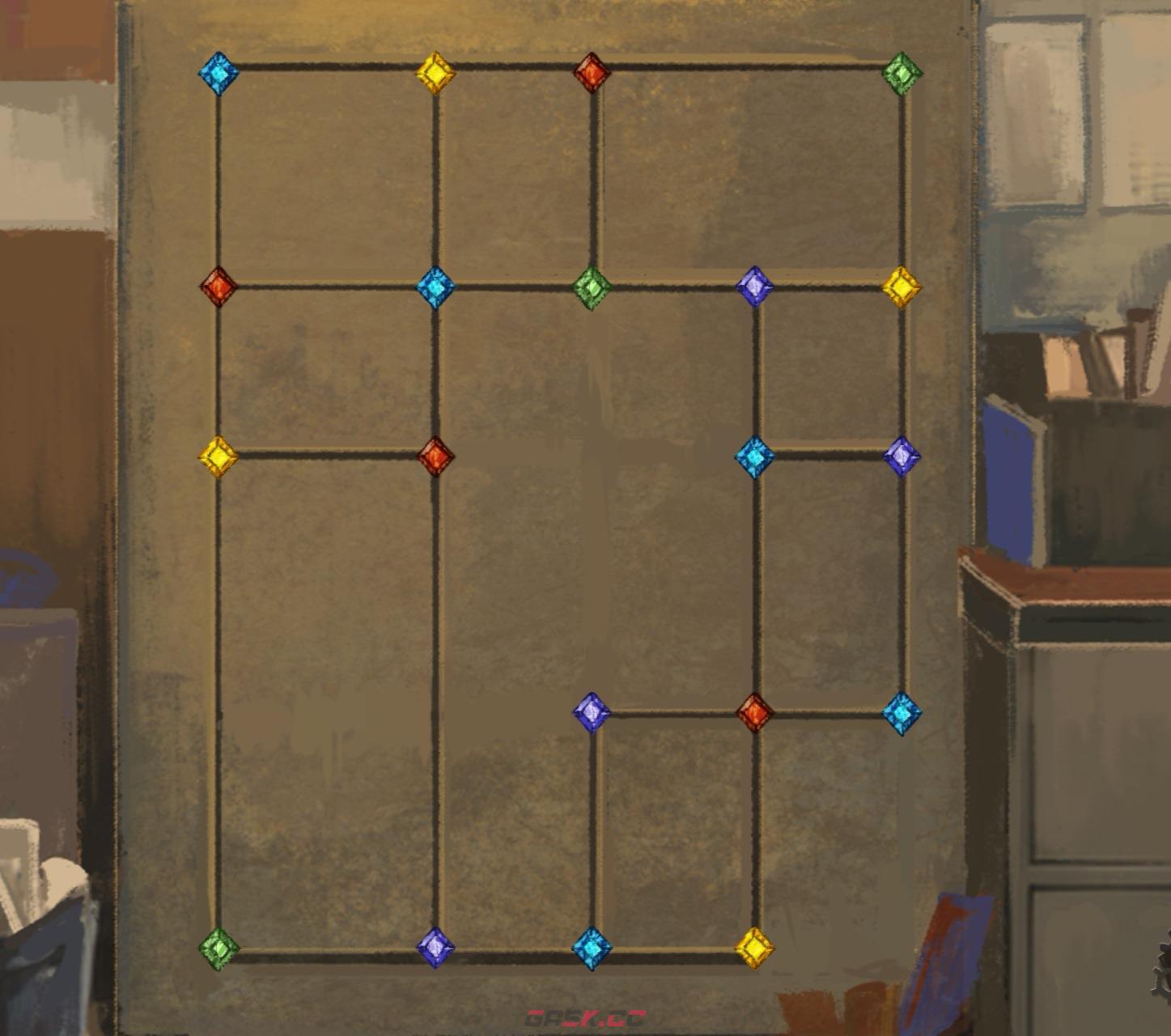
Task: Choose the green gem between blue and purple gems
Action: (592, 287)
